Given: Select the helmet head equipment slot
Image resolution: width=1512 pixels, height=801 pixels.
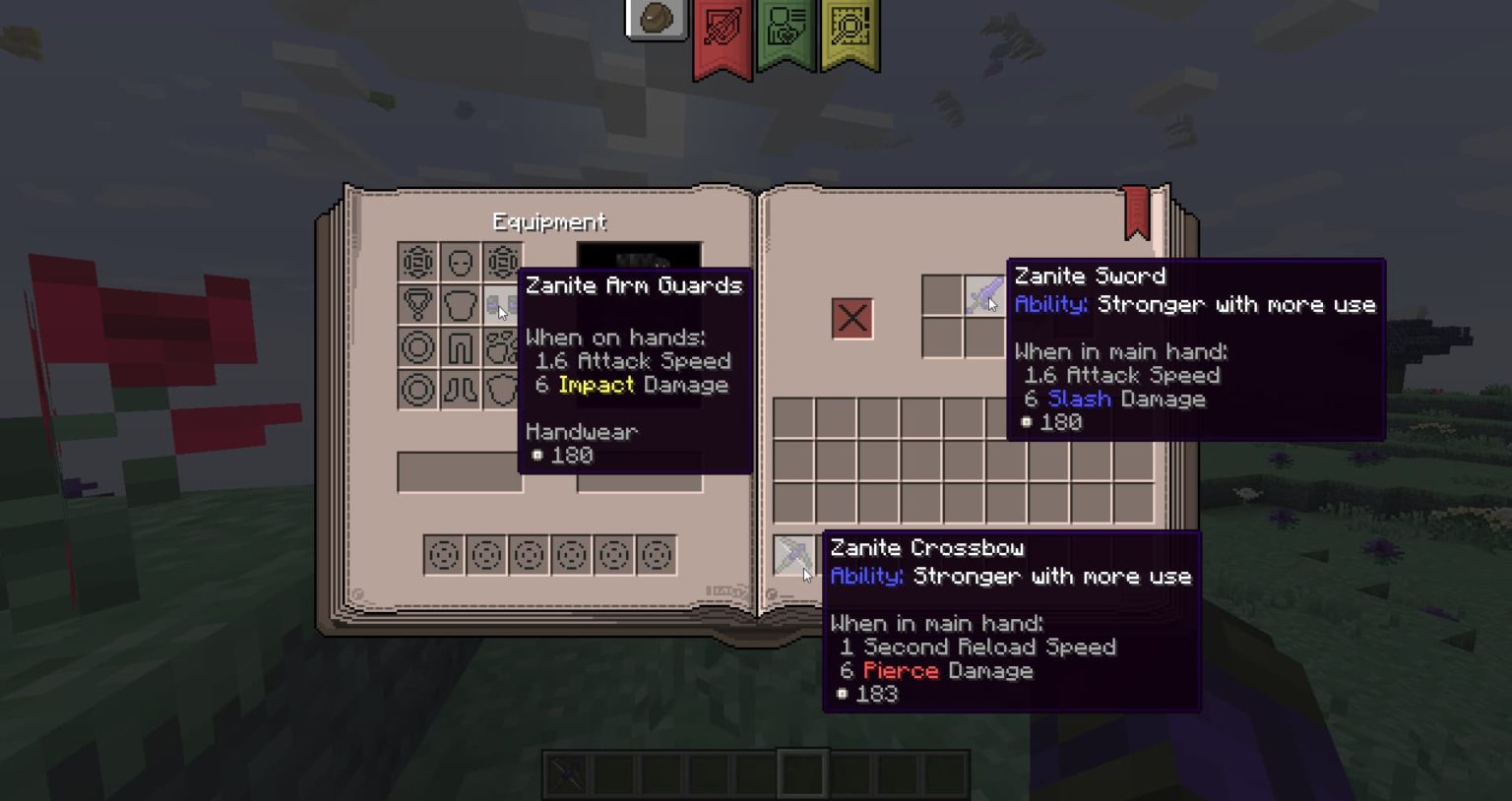Looking at the screenshot, I should (x=458, y=264).
